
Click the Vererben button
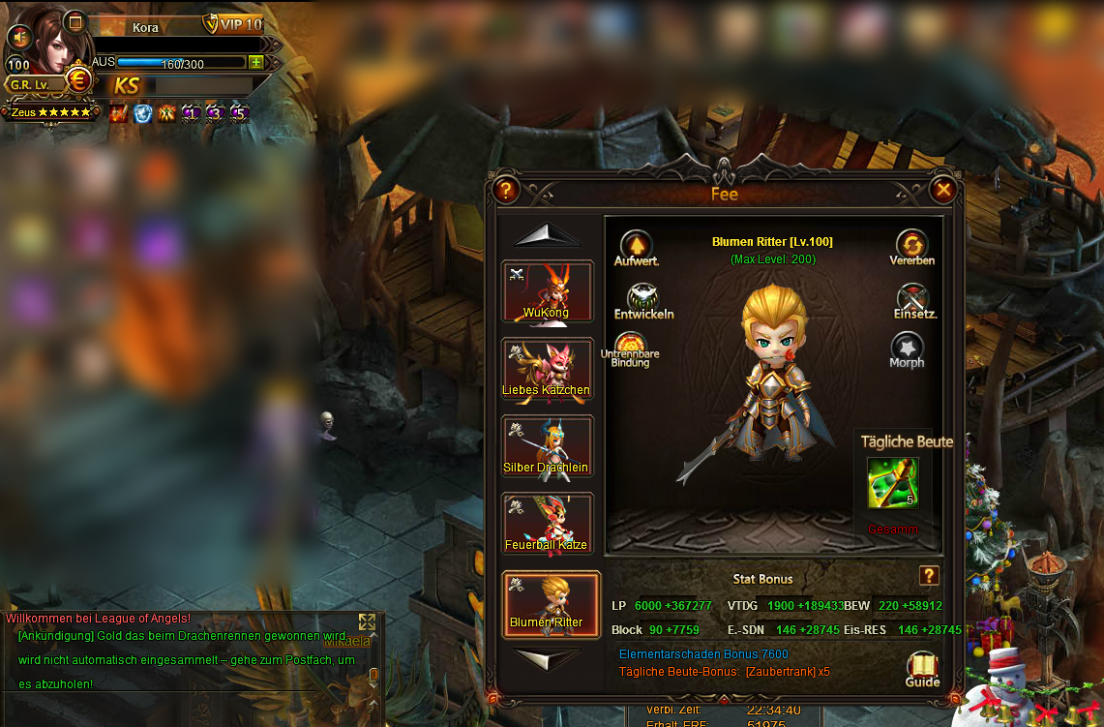click(x=911, y=245)
